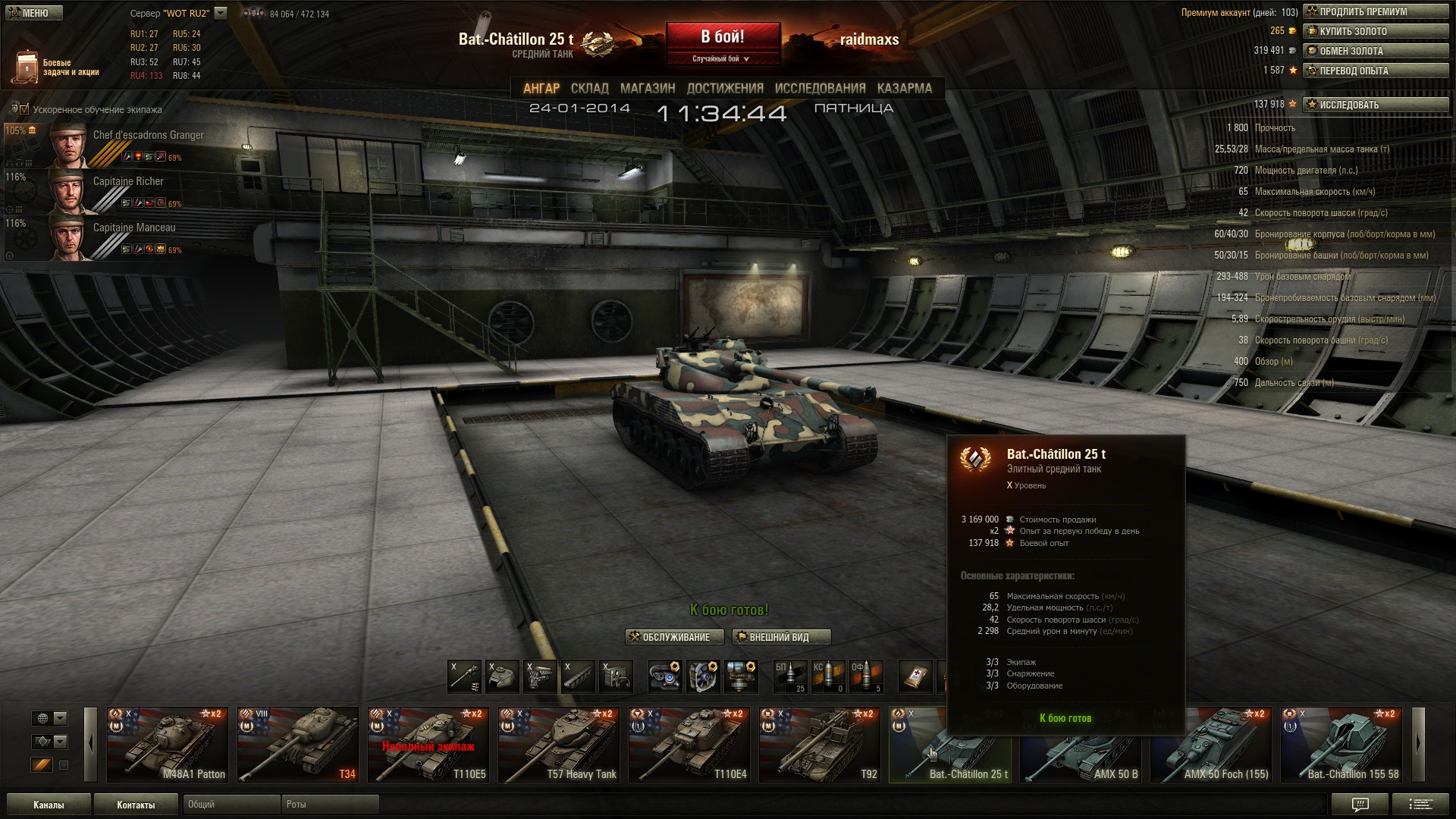Start battle with В бой! button
1456x819 pixels.
point(722,37)
